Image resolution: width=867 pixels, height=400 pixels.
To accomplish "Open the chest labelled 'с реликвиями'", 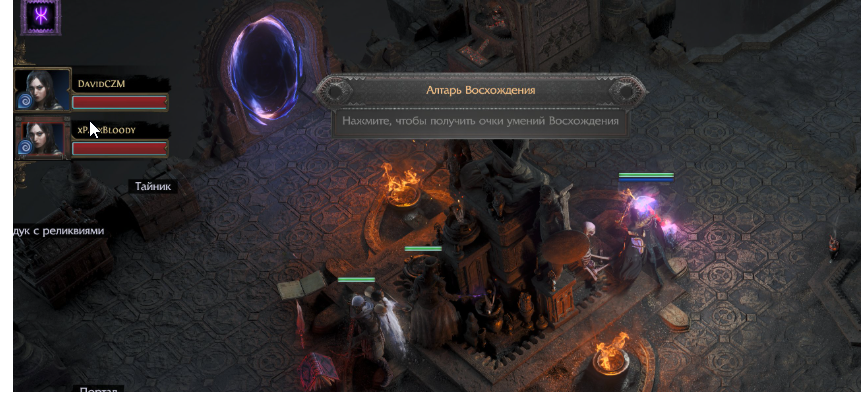I will (59, 230).
